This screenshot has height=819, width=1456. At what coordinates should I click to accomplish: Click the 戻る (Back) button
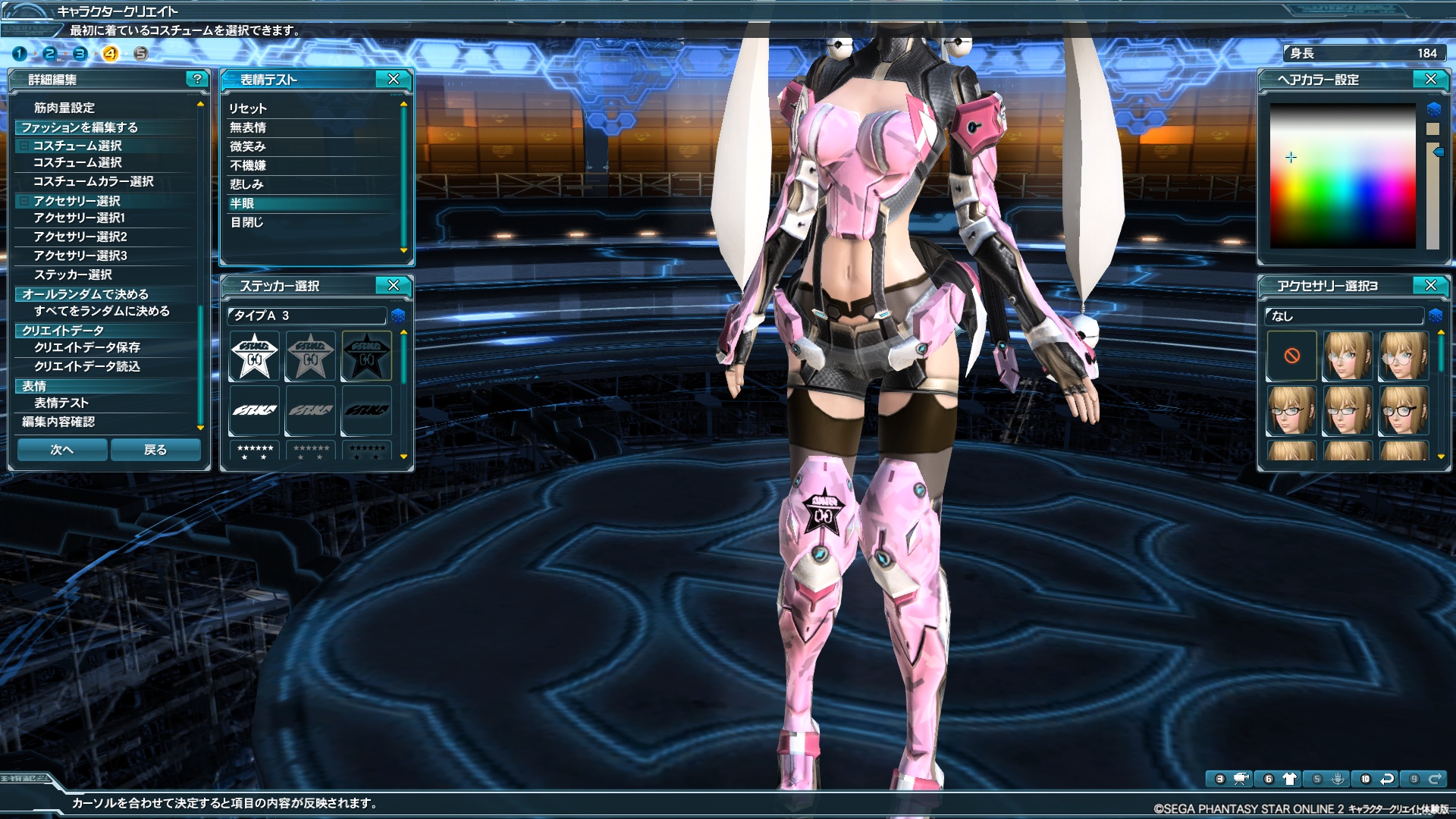155,450
